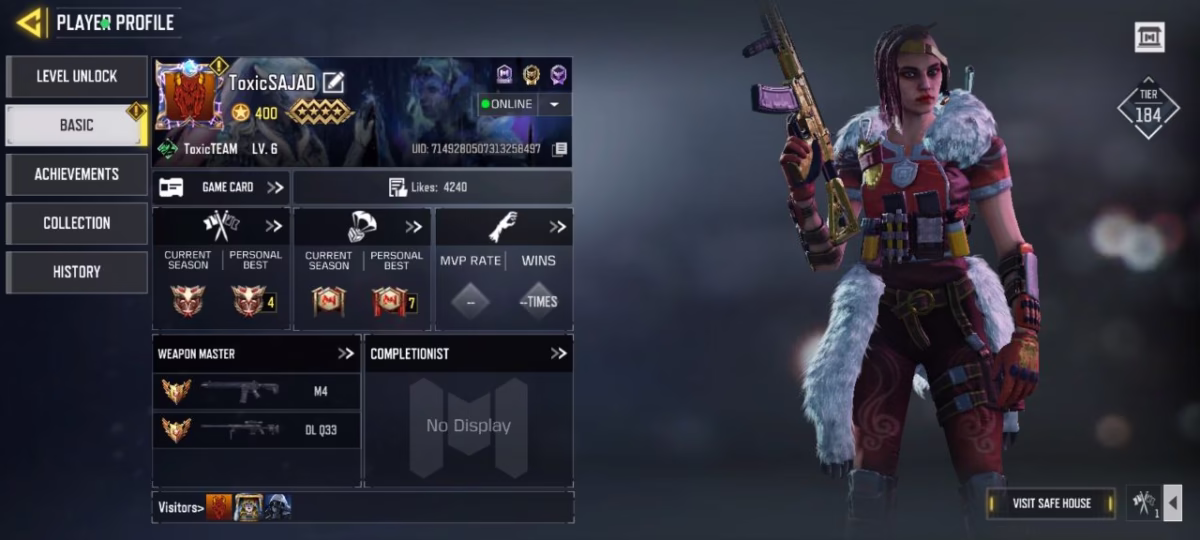This screenshot has height=540, width=1200.
Task: Open the Online status dropdown
Action: [555, 104]
